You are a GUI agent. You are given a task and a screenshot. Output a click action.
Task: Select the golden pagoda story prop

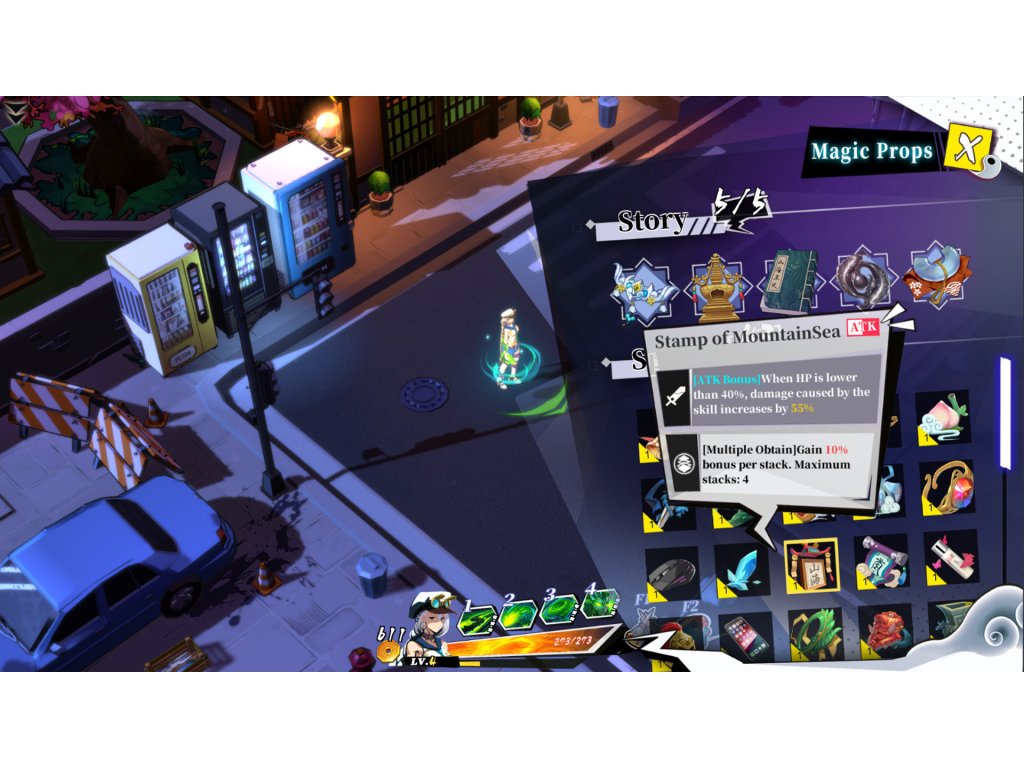tap(718, 282)
